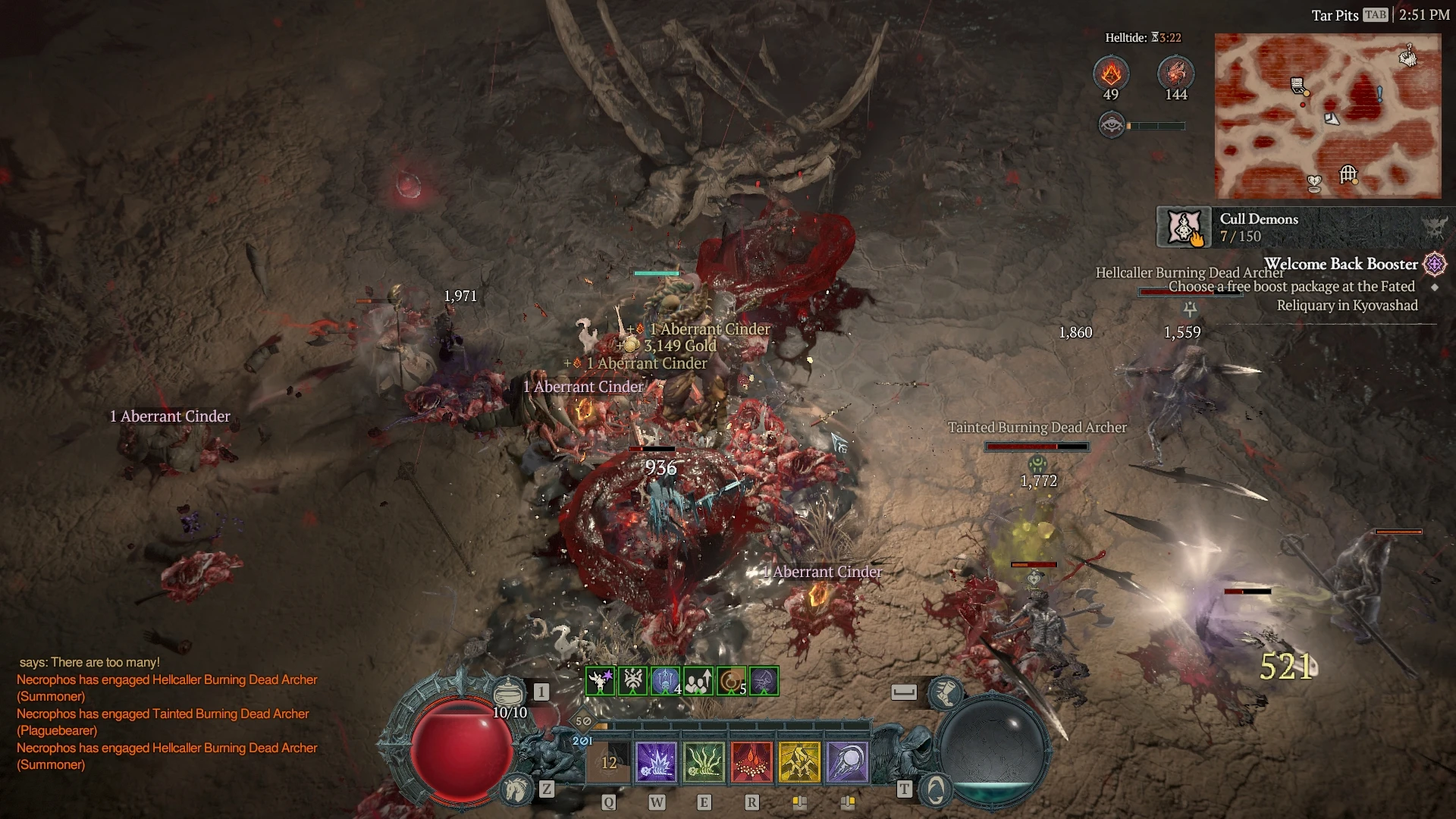Image resolution: width=1456 pixels, height=819 pixels.
Task: Activate the yellow golem skill
Action: [x=799, y=762]
